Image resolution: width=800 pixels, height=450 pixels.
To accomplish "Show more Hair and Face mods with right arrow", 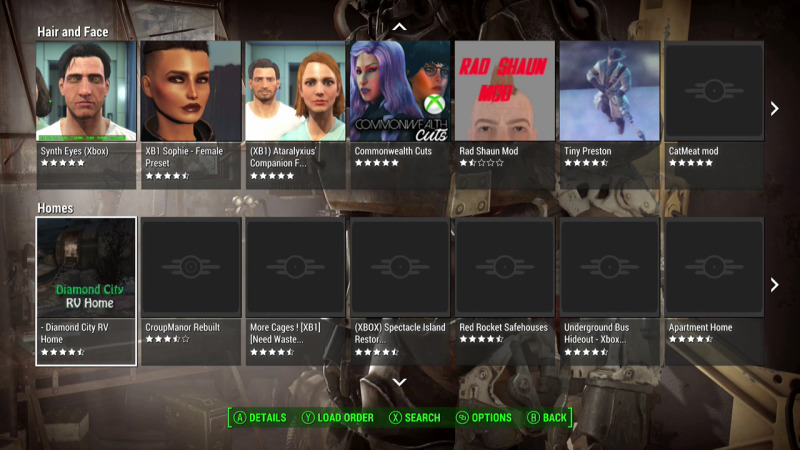I will [774, 108].
